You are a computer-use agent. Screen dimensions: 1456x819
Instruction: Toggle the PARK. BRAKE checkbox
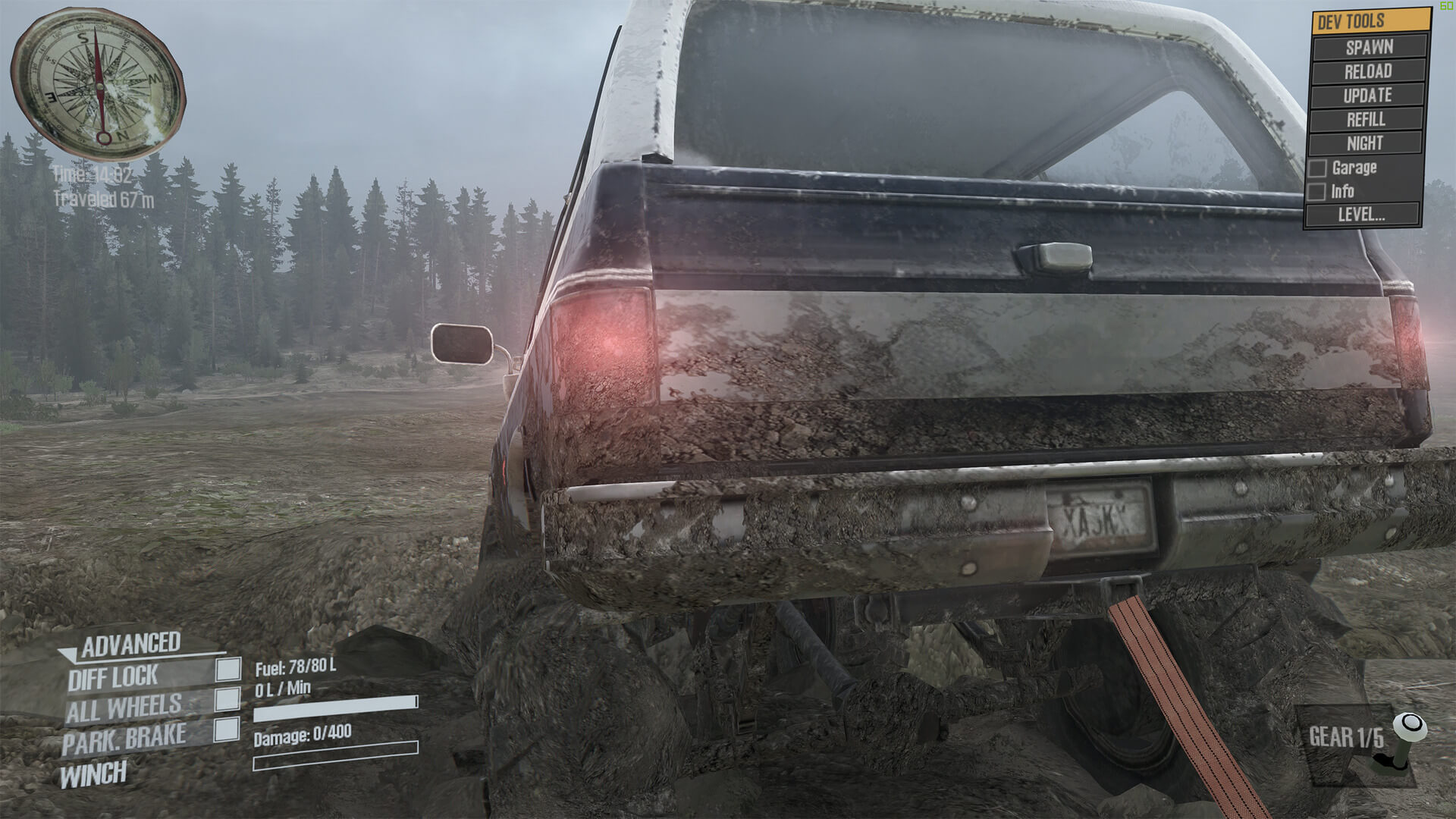226,730
